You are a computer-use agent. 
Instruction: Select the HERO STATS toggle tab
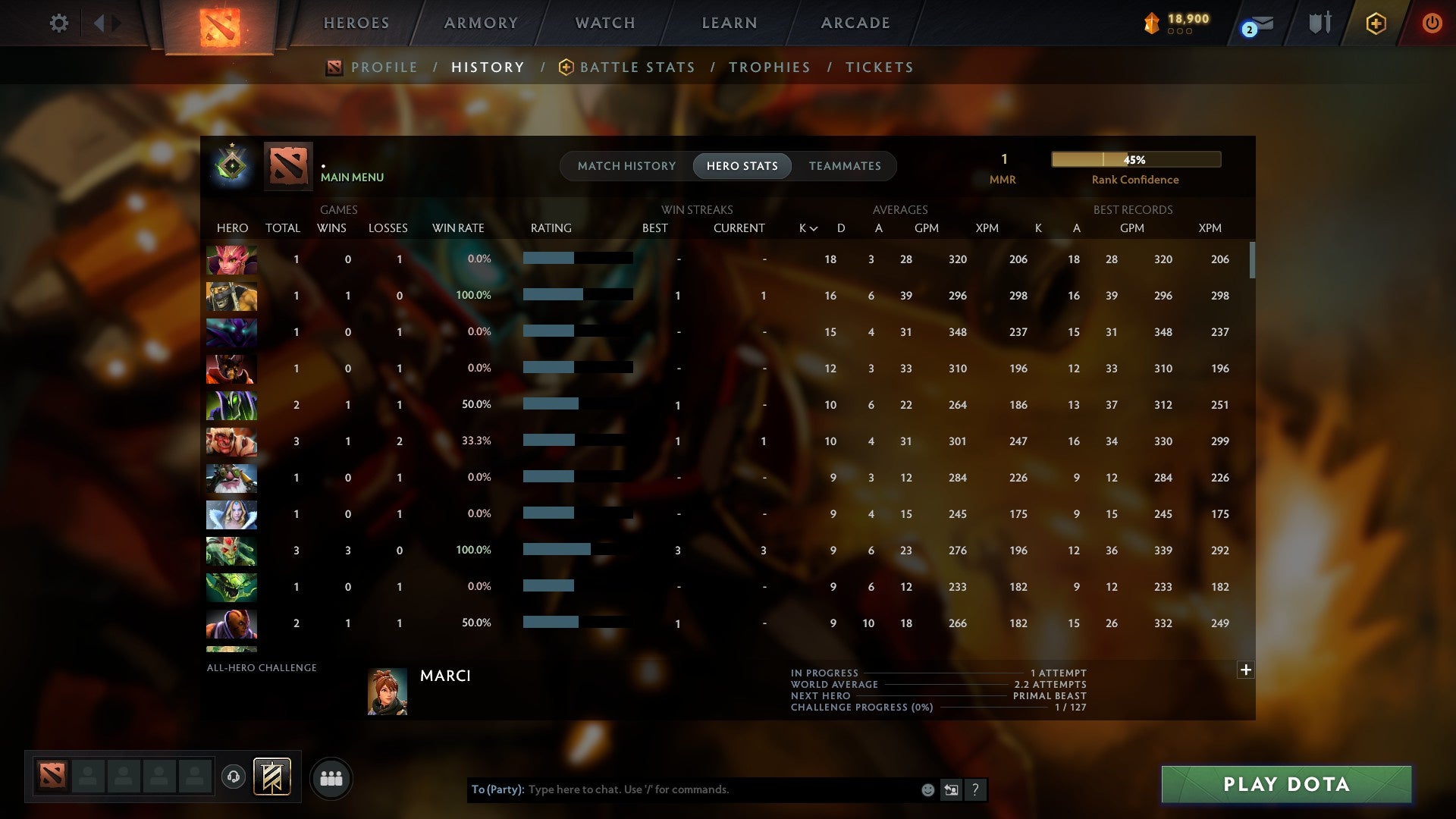point(742,166)
